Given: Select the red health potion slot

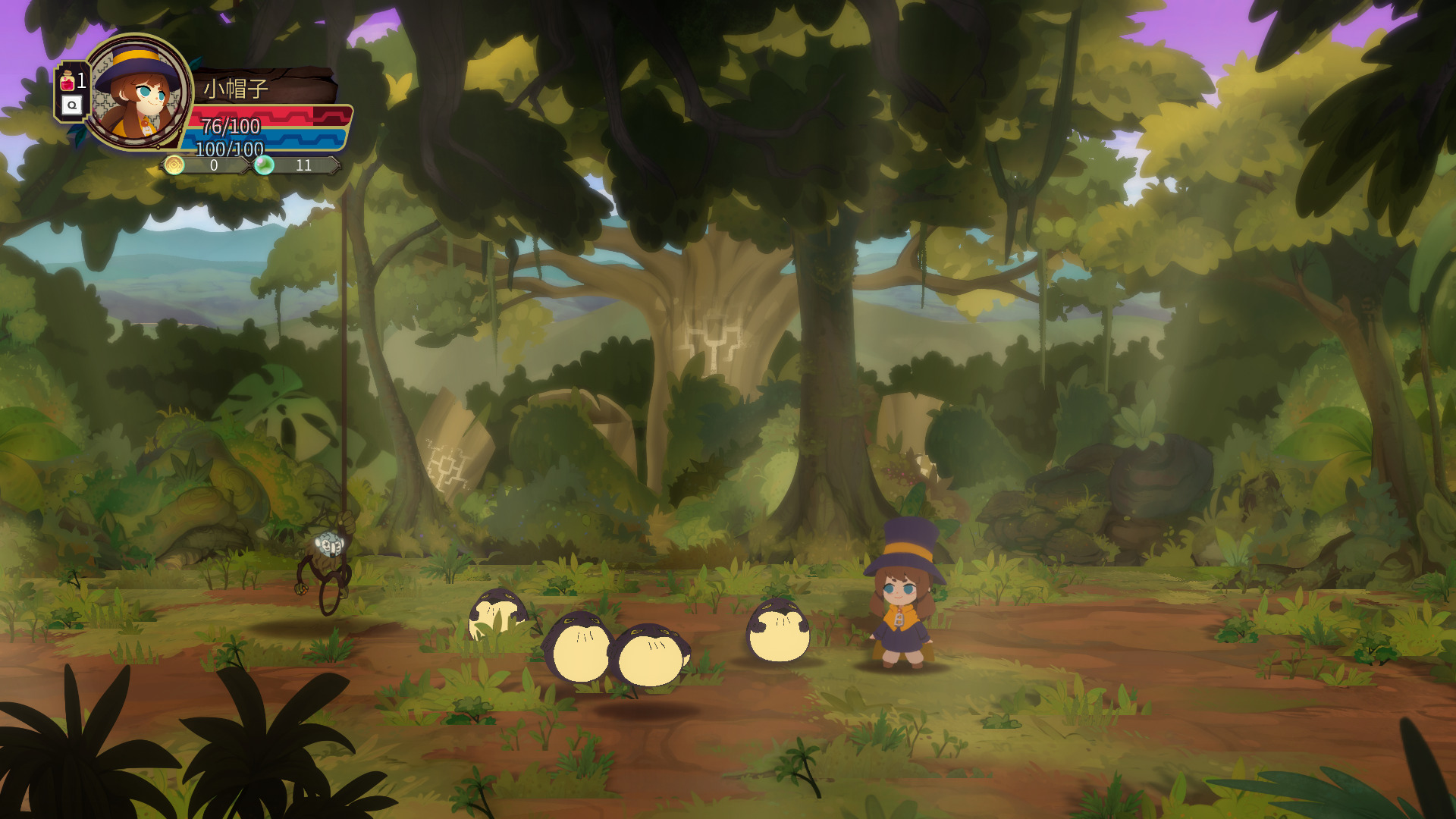Looking at the screenshot, I should (69, 81).
